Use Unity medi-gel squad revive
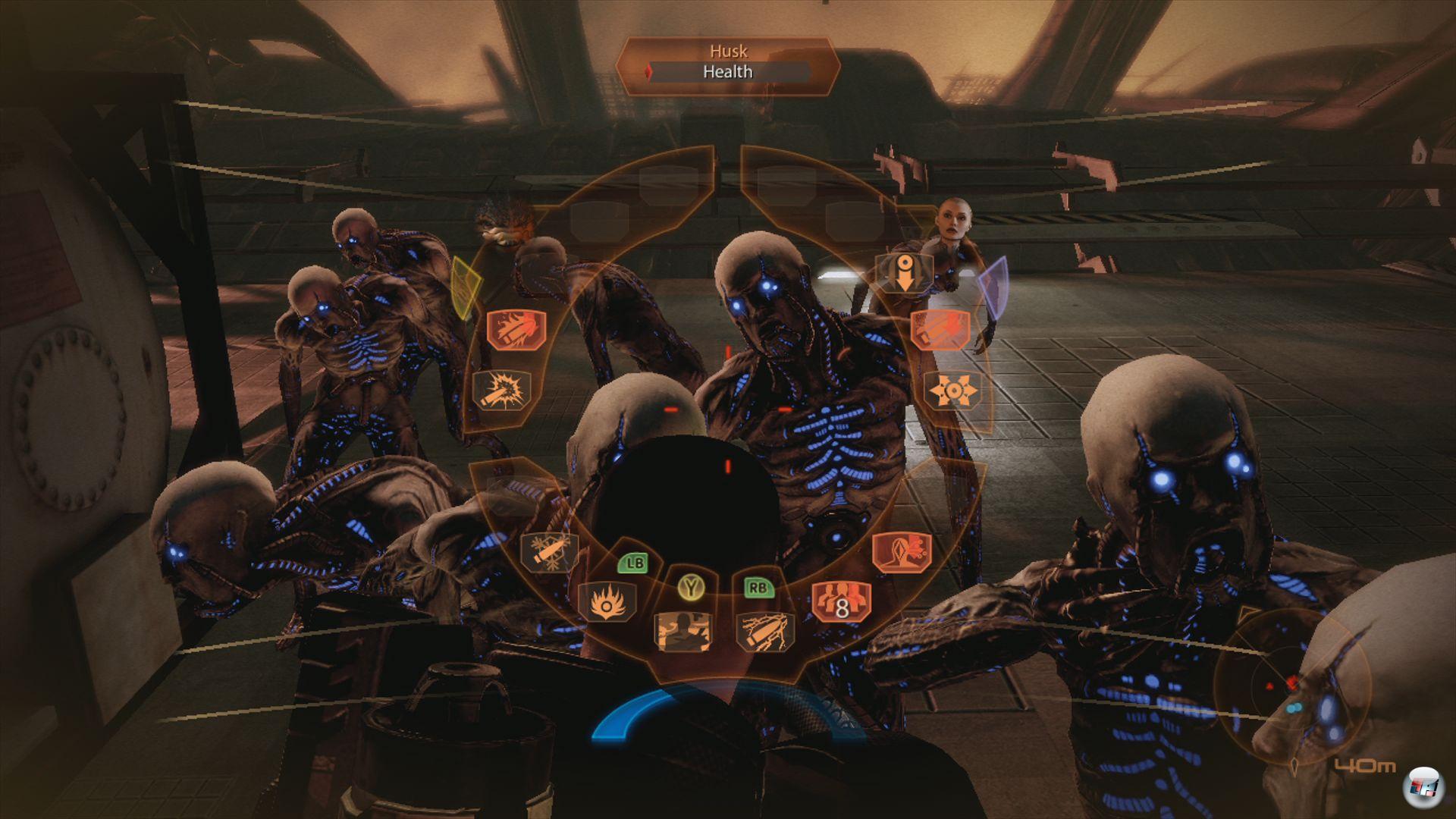 pos(841,602)
